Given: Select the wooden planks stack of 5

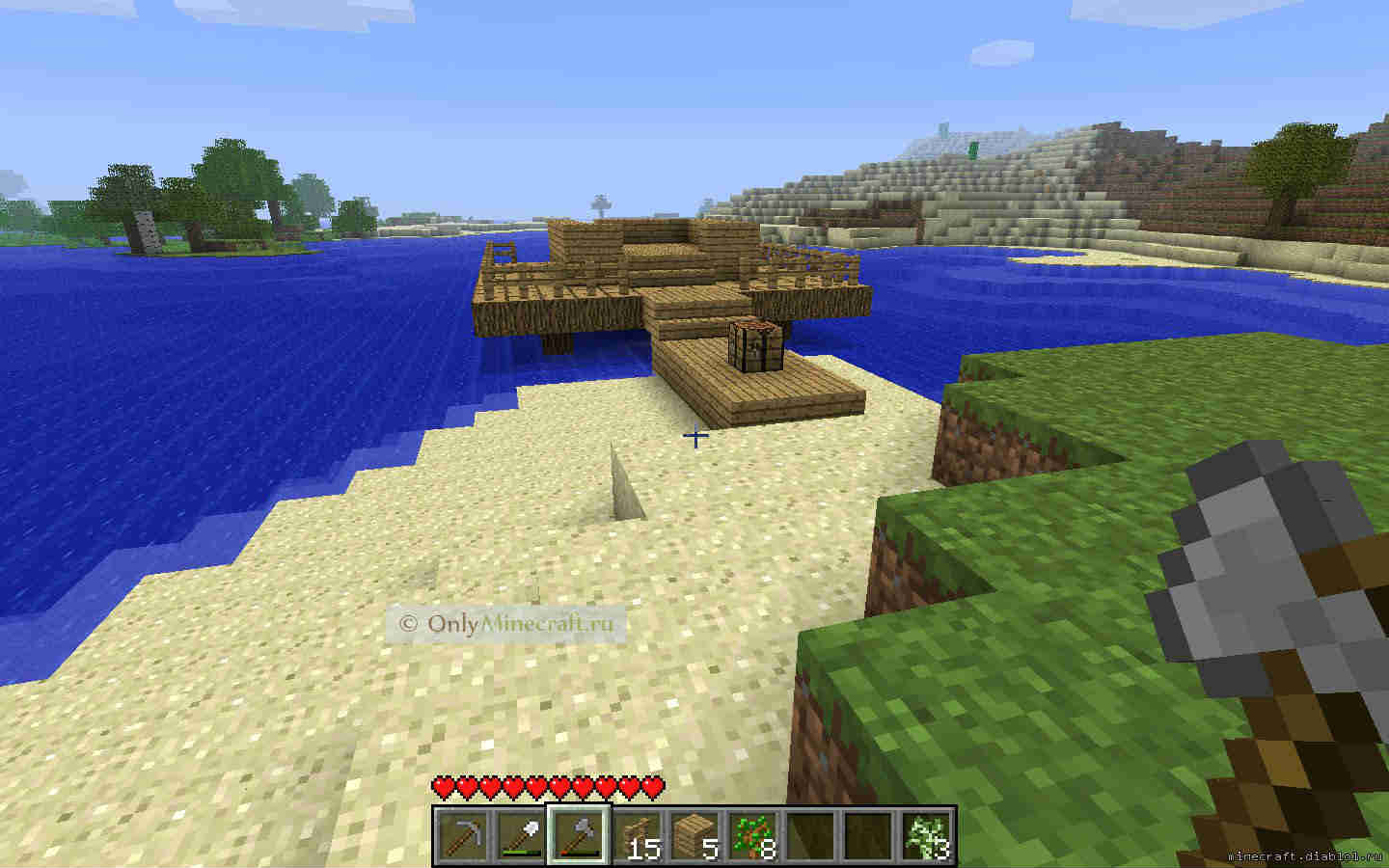Looking at the screenshot, I should [694, 833].
